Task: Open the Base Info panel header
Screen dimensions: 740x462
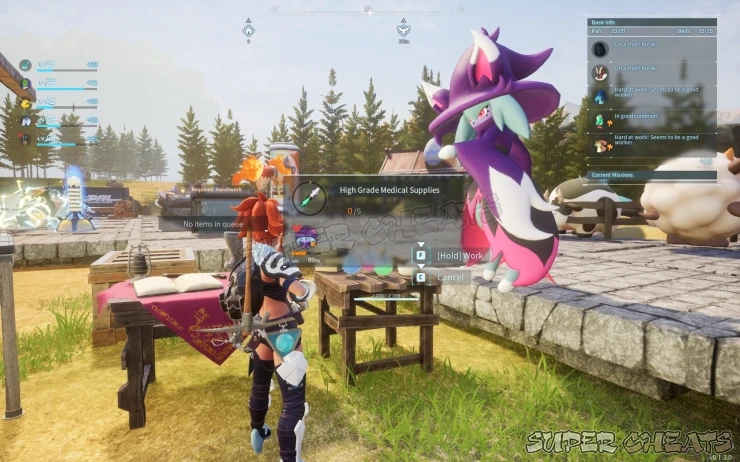Action: click(x=651, y=21)
